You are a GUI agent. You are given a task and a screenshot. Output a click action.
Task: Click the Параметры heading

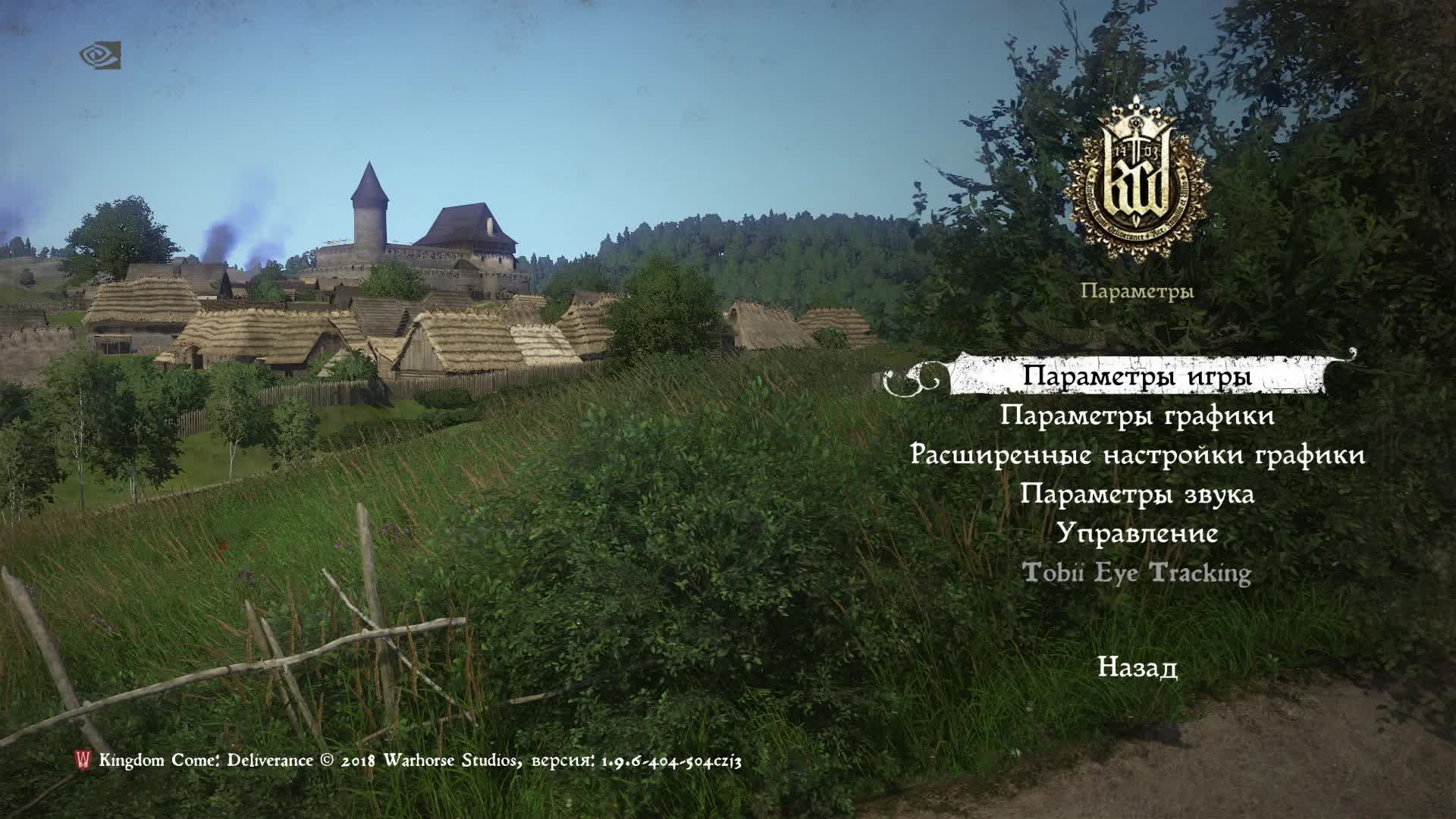1137,290
